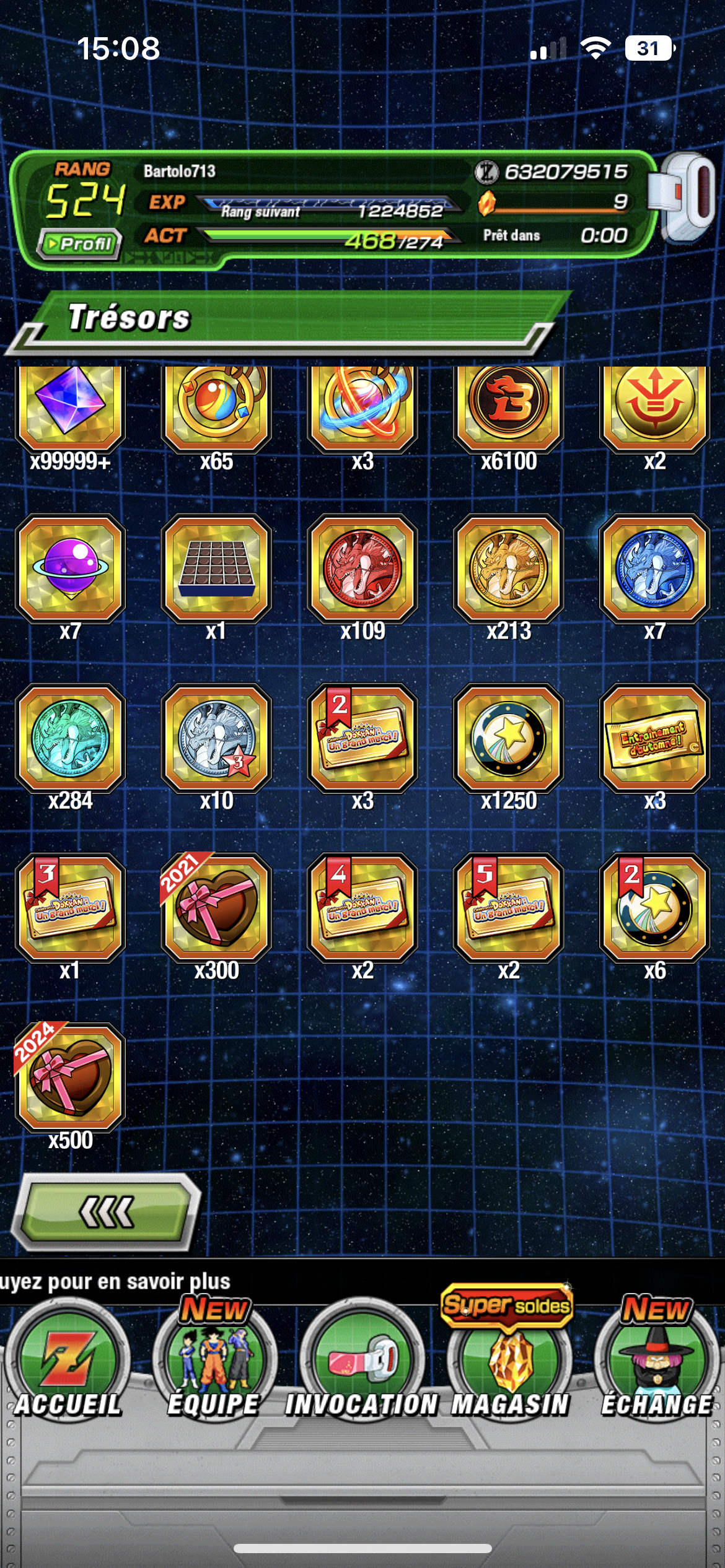Select the gold dragon coin treasure
725x1568 pixels.
[x=509, y=568]
